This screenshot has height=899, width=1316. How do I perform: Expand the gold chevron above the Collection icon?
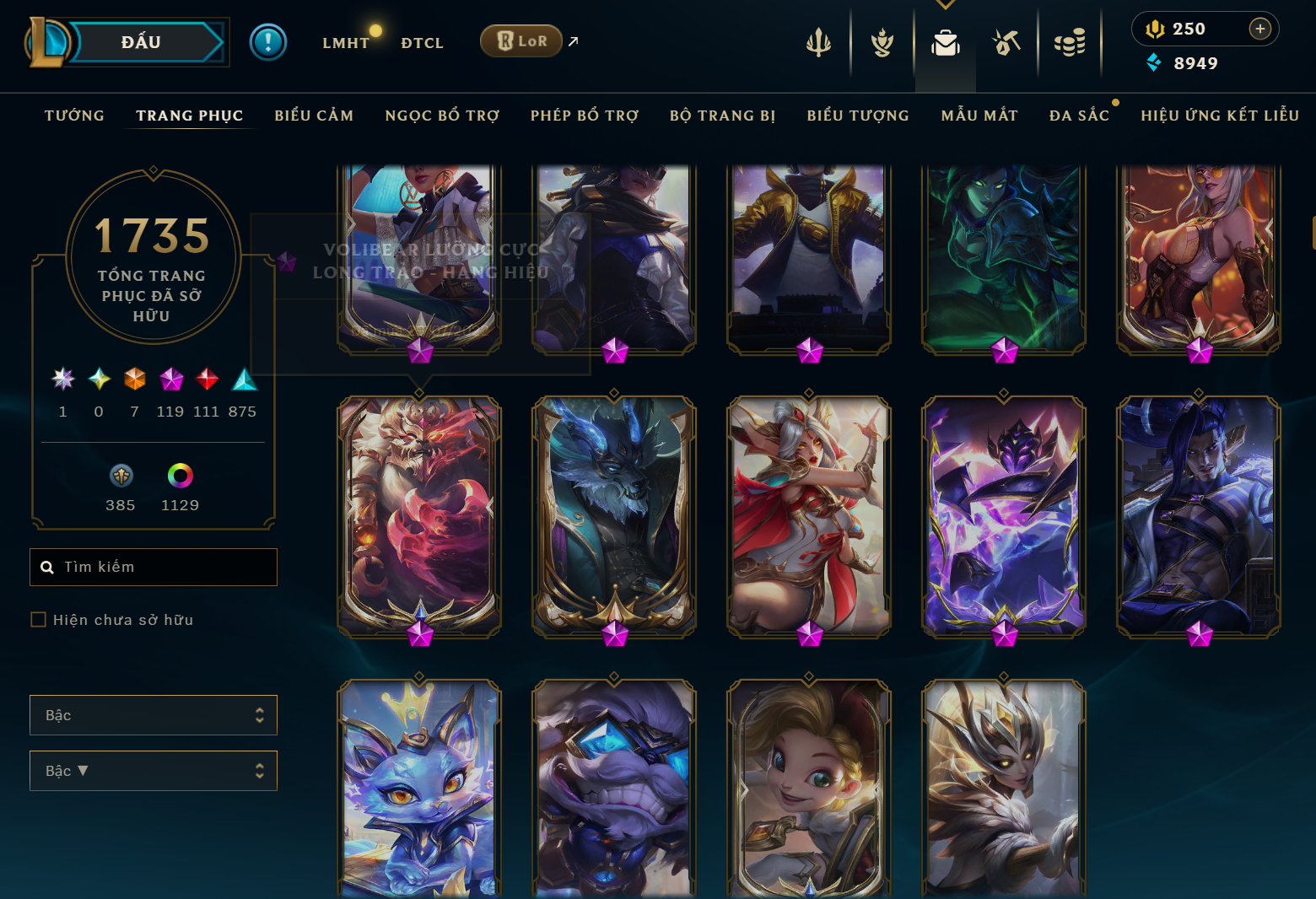click(945, 6)
